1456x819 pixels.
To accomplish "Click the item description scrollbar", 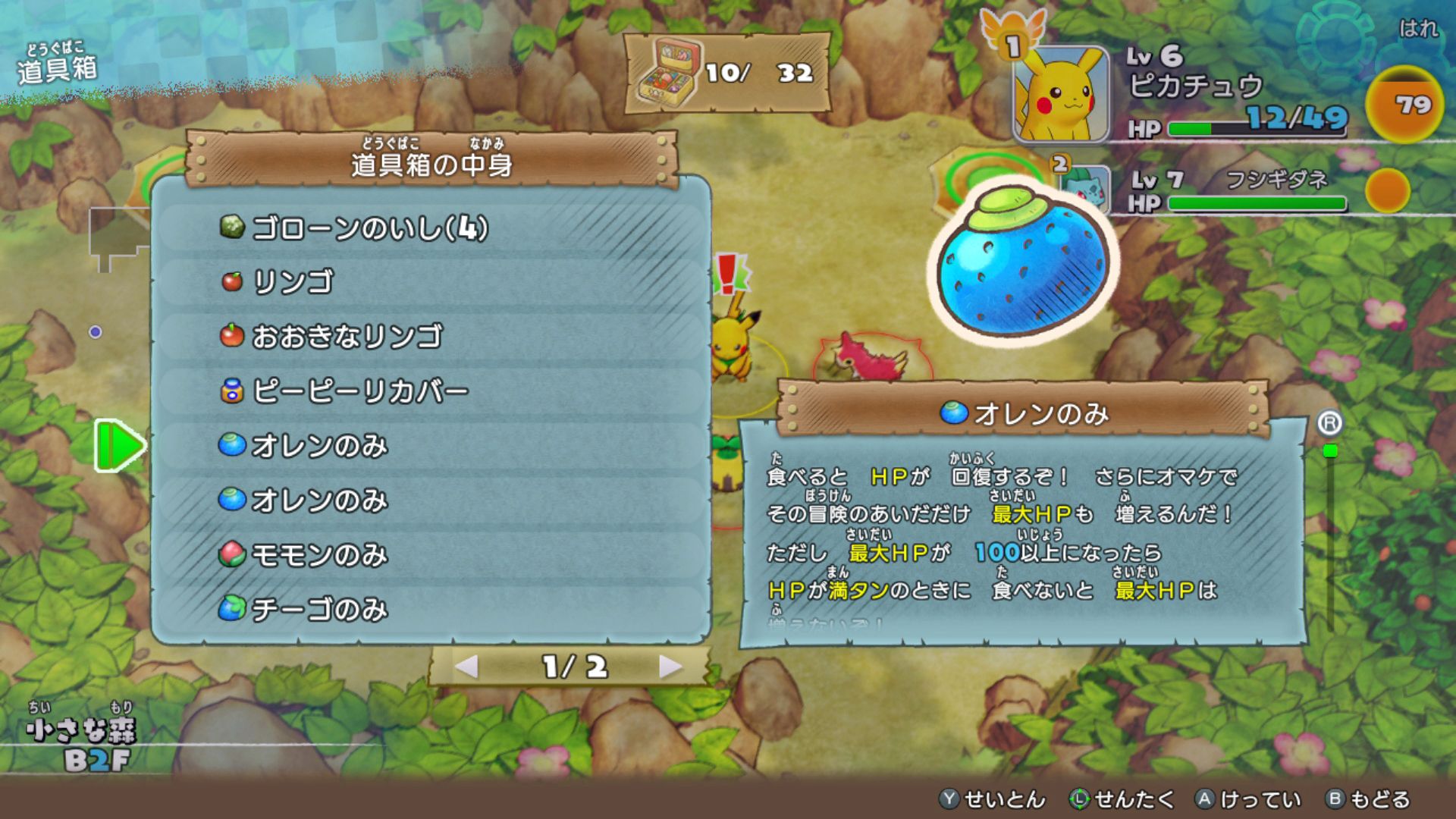I will tap(1329, 531).
